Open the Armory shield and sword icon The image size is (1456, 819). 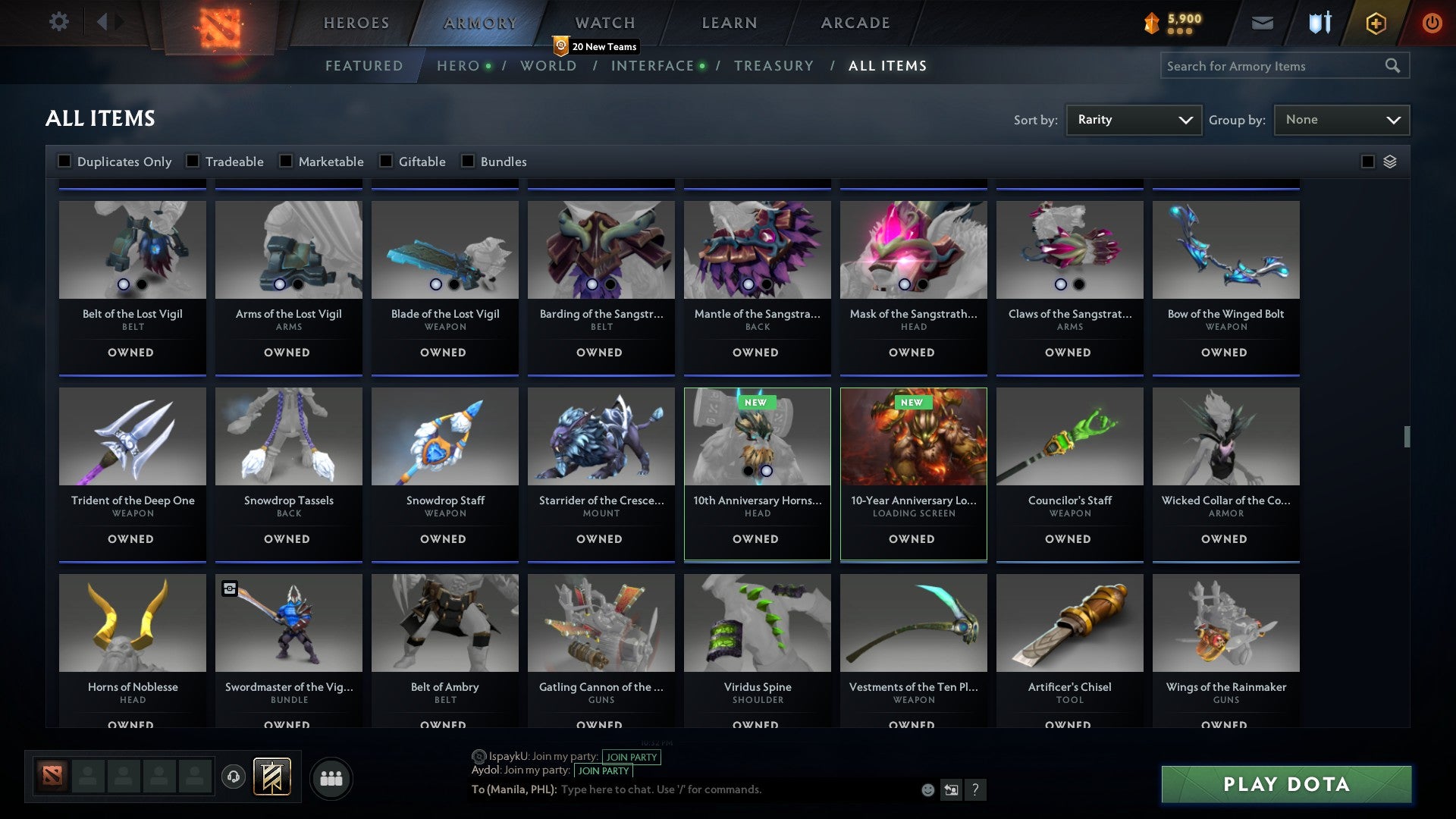pyautogui.click(x=1319, y=23)
